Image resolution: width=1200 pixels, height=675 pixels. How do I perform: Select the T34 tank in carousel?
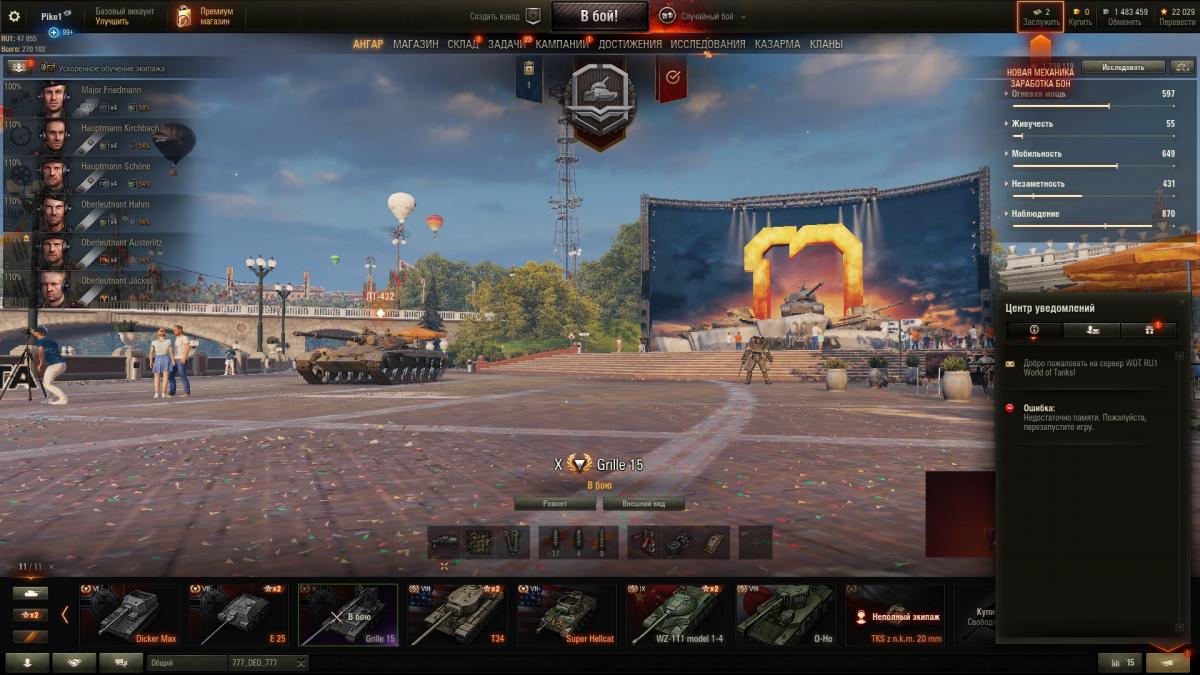[457, 615]
